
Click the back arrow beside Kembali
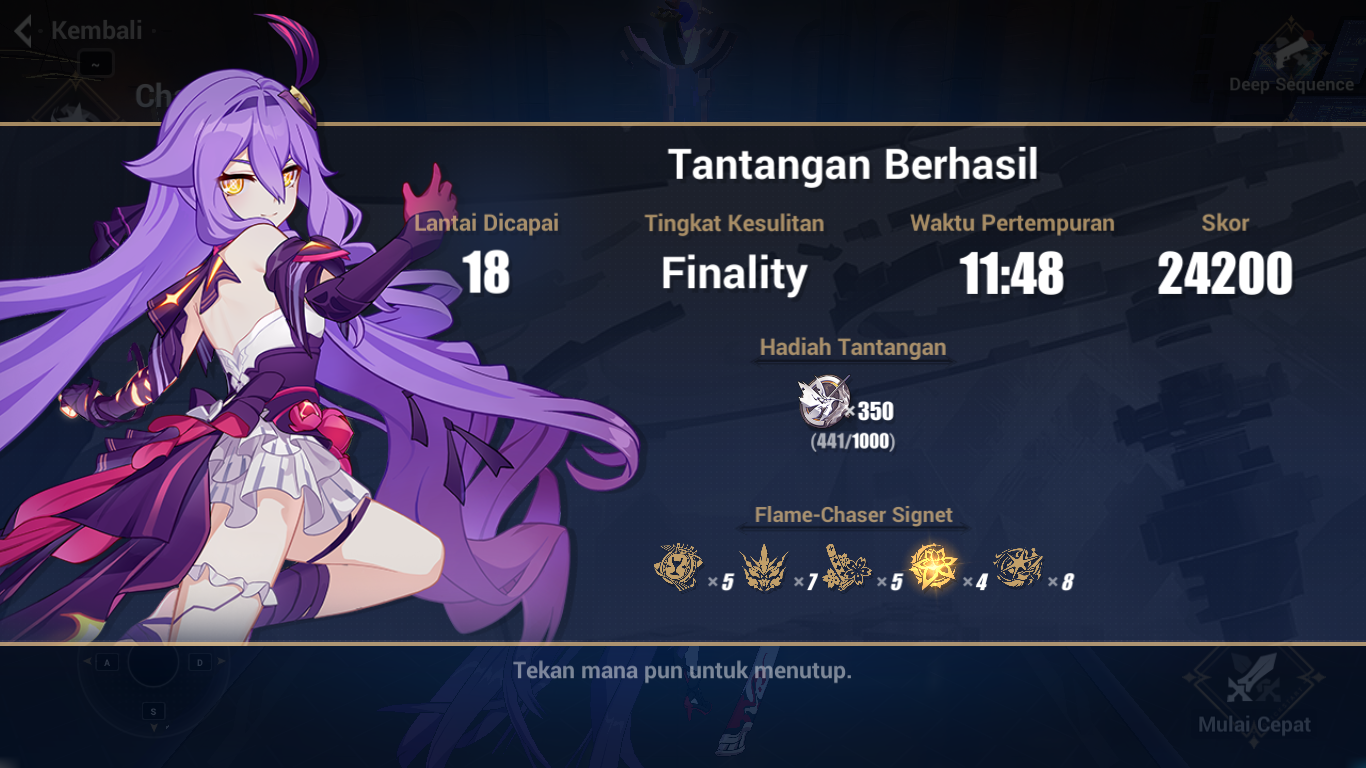(x=22, y=29)
